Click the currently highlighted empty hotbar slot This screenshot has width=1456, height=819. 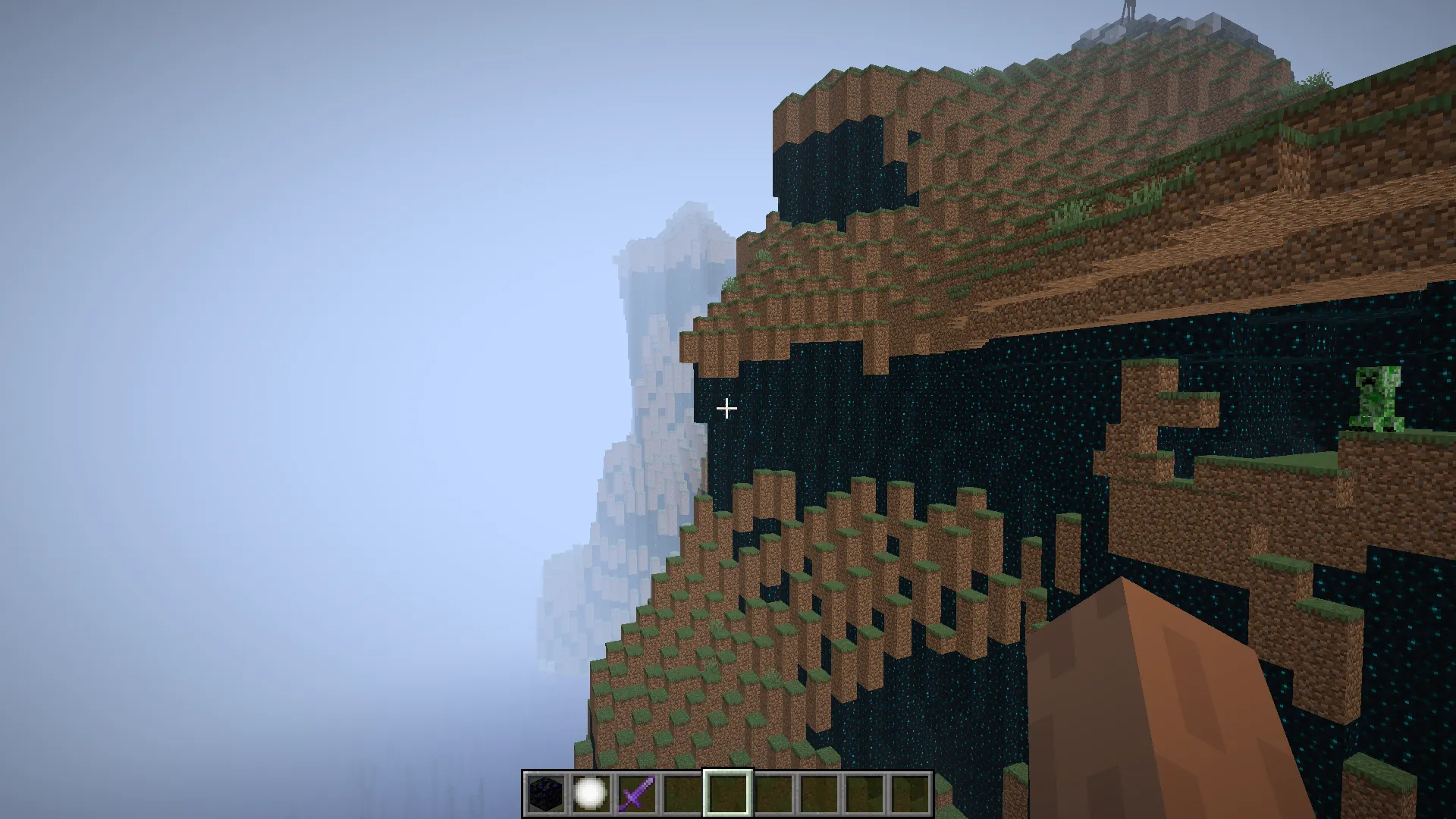pos(726,796)
